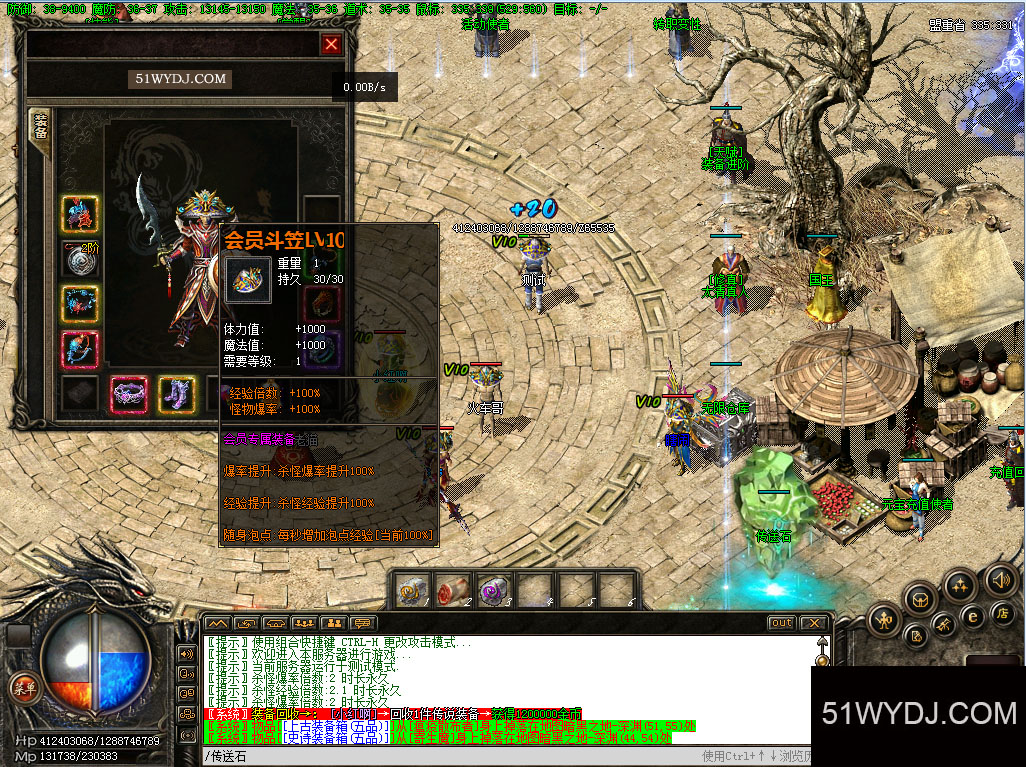Select the 装备 equipment tab
The width and height of the screenshot is (1026, 767).
(x=41, y=132)
